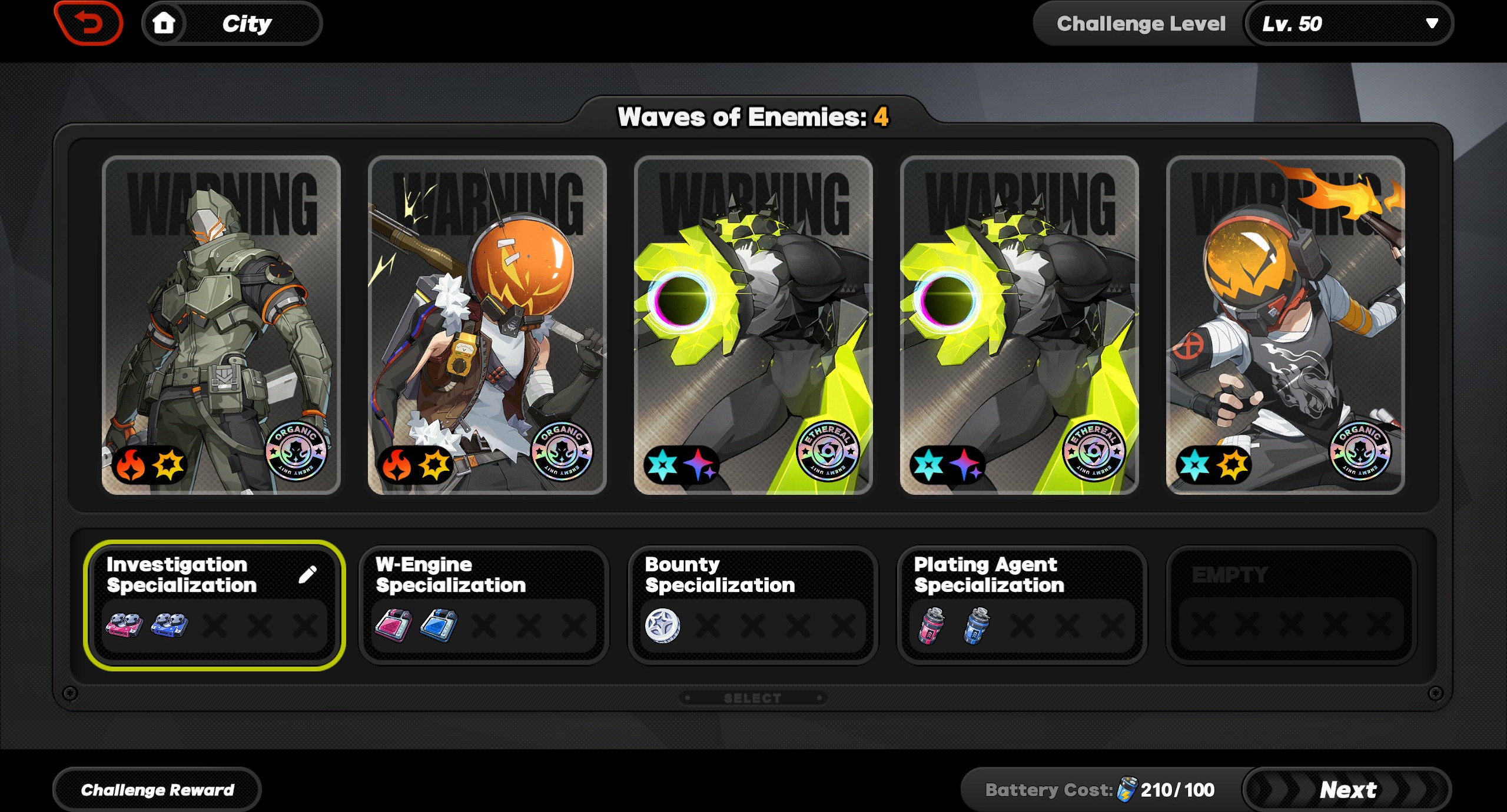
Task: Click the first WARNING enemy card
Action: (x=221, y=324)
